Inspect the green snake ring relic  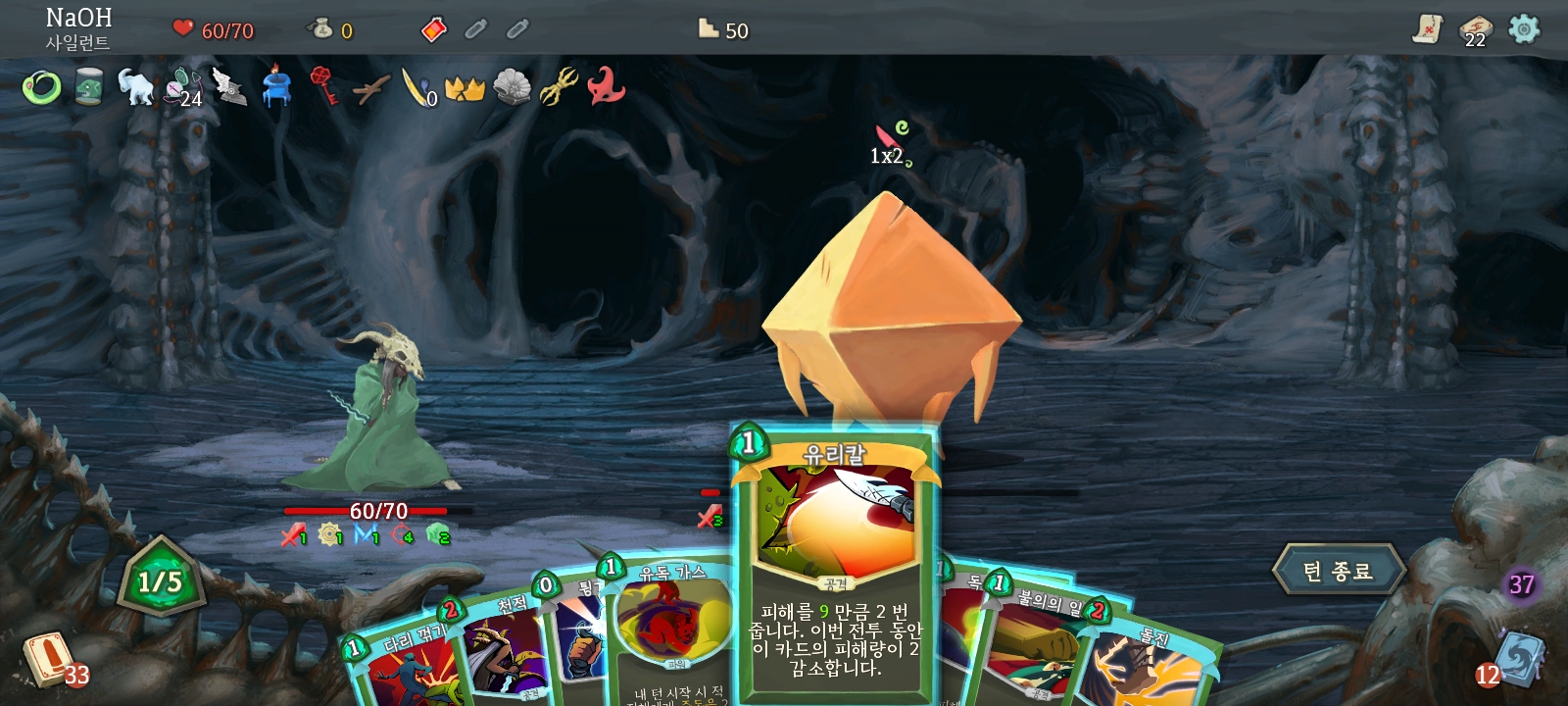click(x=41, y=88)
